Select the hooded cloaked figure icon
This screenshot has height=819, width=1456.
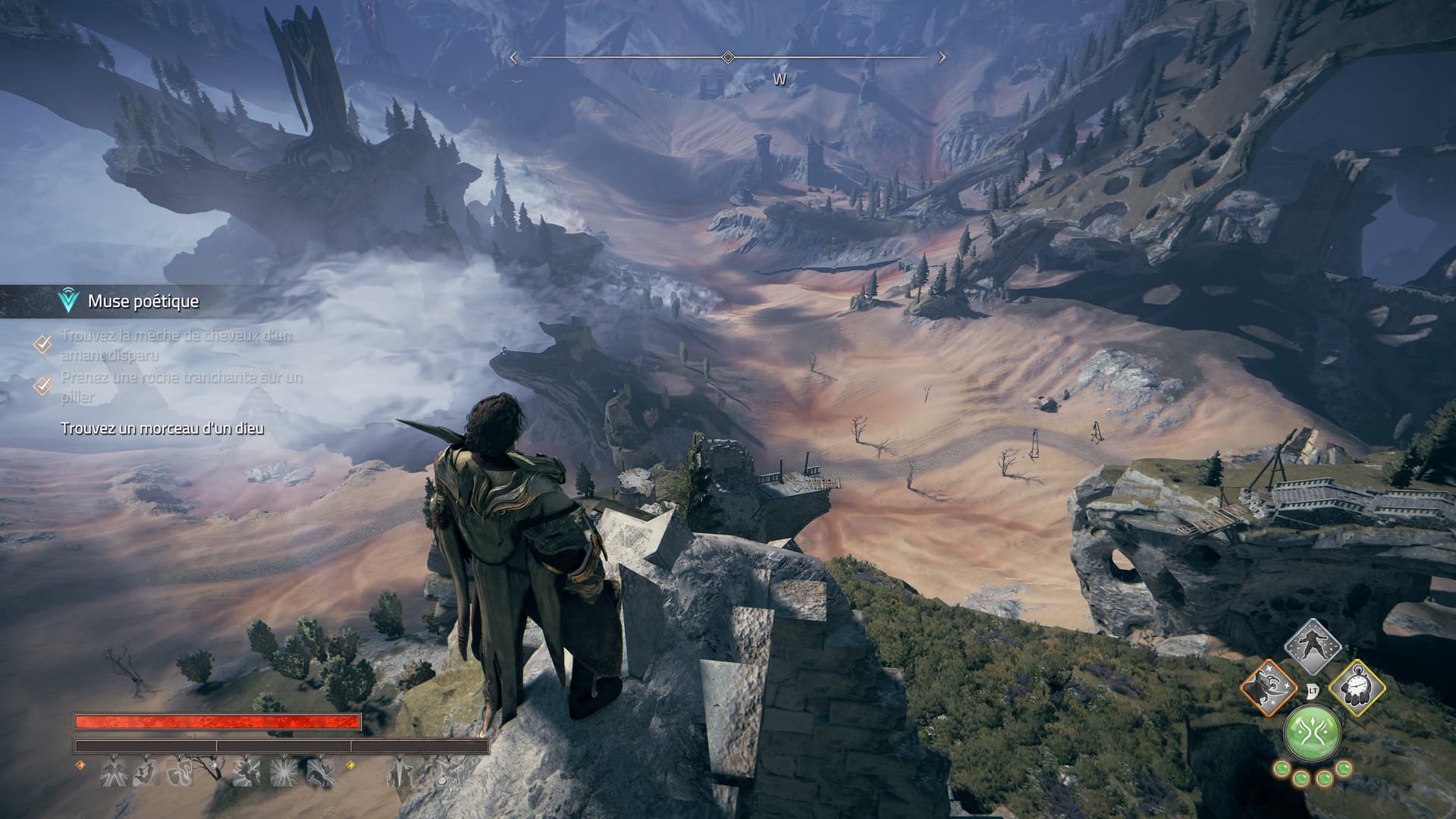pos(399,773)
